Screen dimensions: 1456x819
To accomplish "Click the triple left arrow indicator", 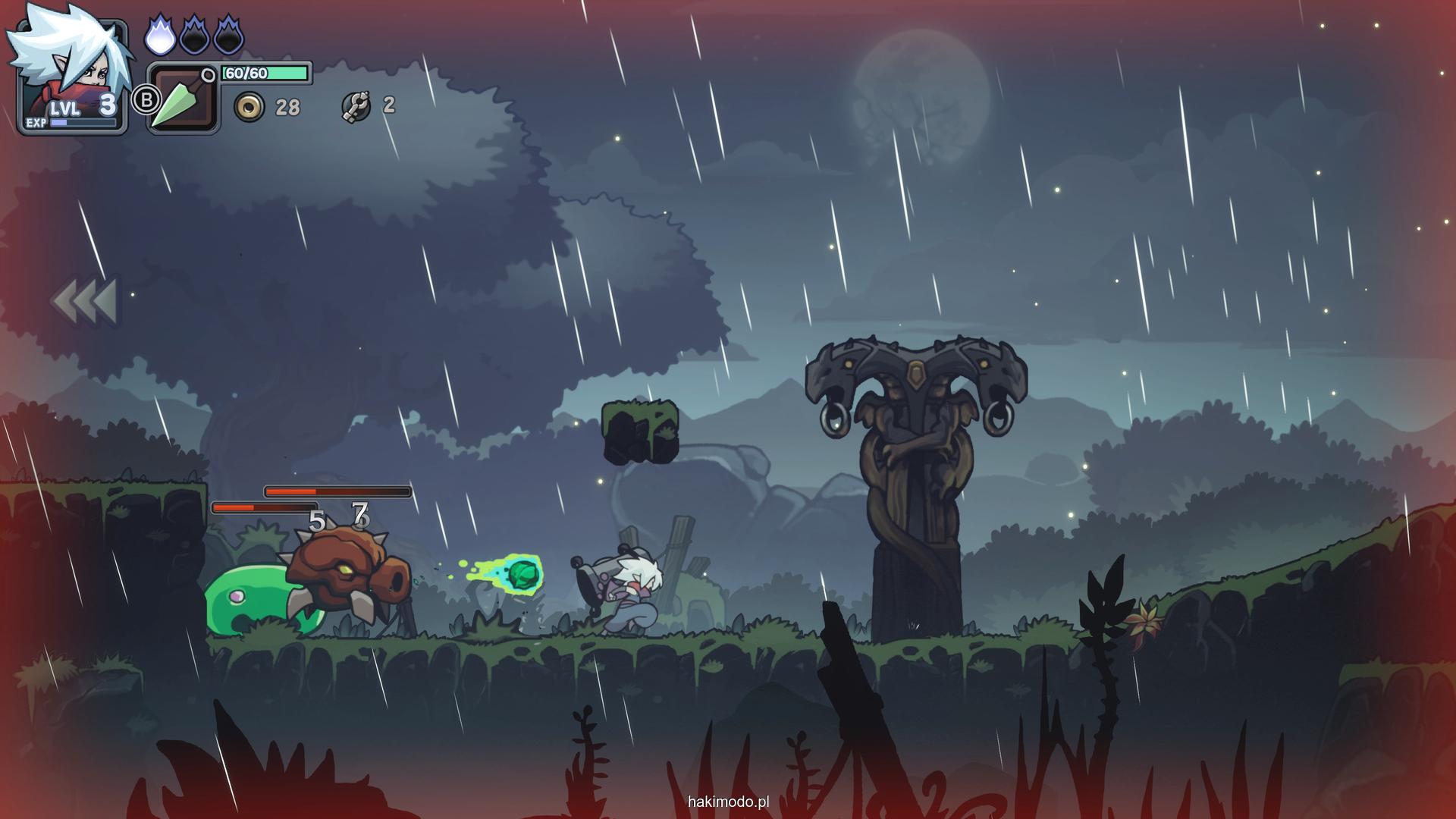I will [85, 300].
